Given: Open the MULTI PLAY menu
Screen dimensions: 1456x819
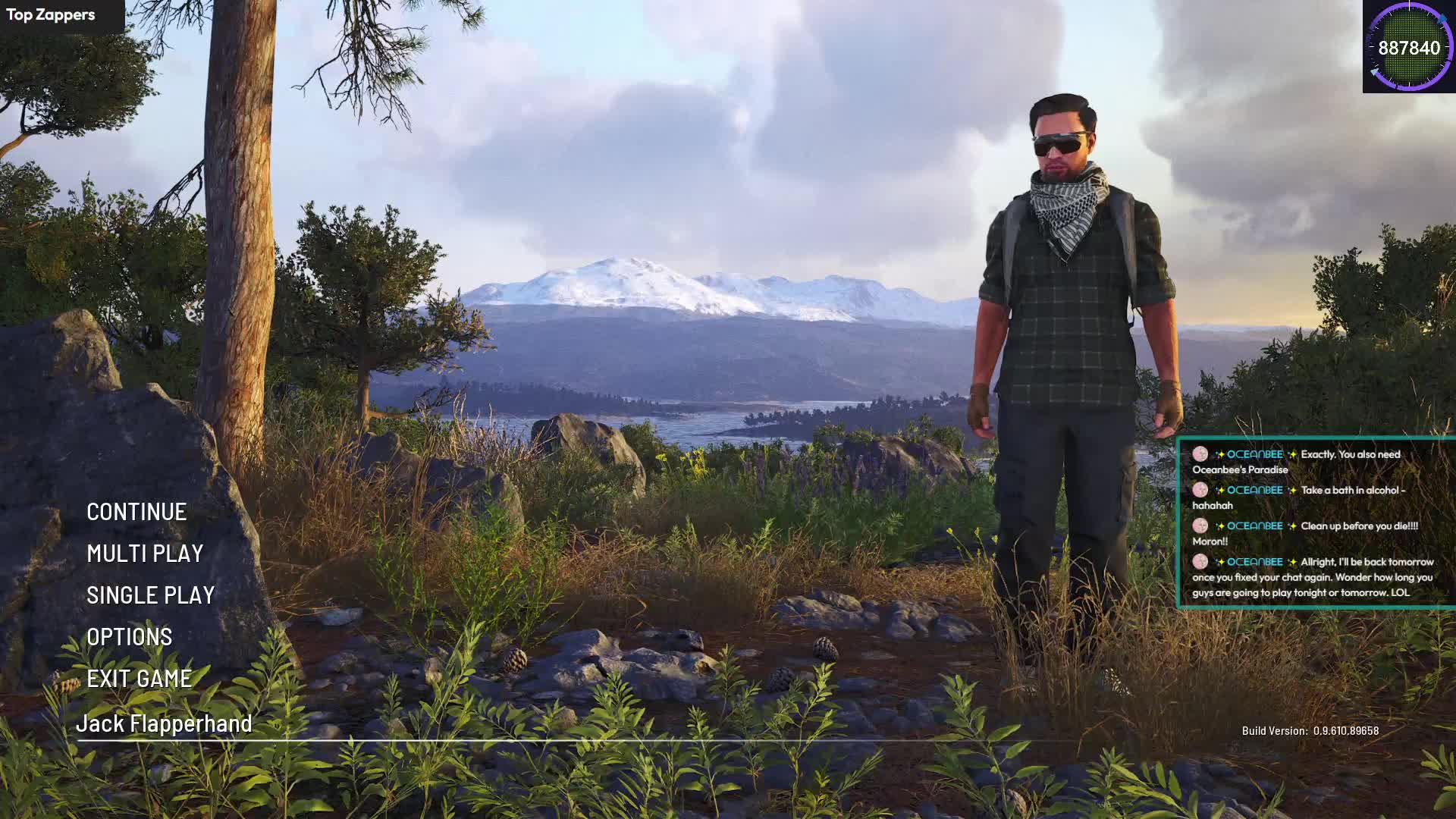Looking at the screenshot, I should (145, 554).
